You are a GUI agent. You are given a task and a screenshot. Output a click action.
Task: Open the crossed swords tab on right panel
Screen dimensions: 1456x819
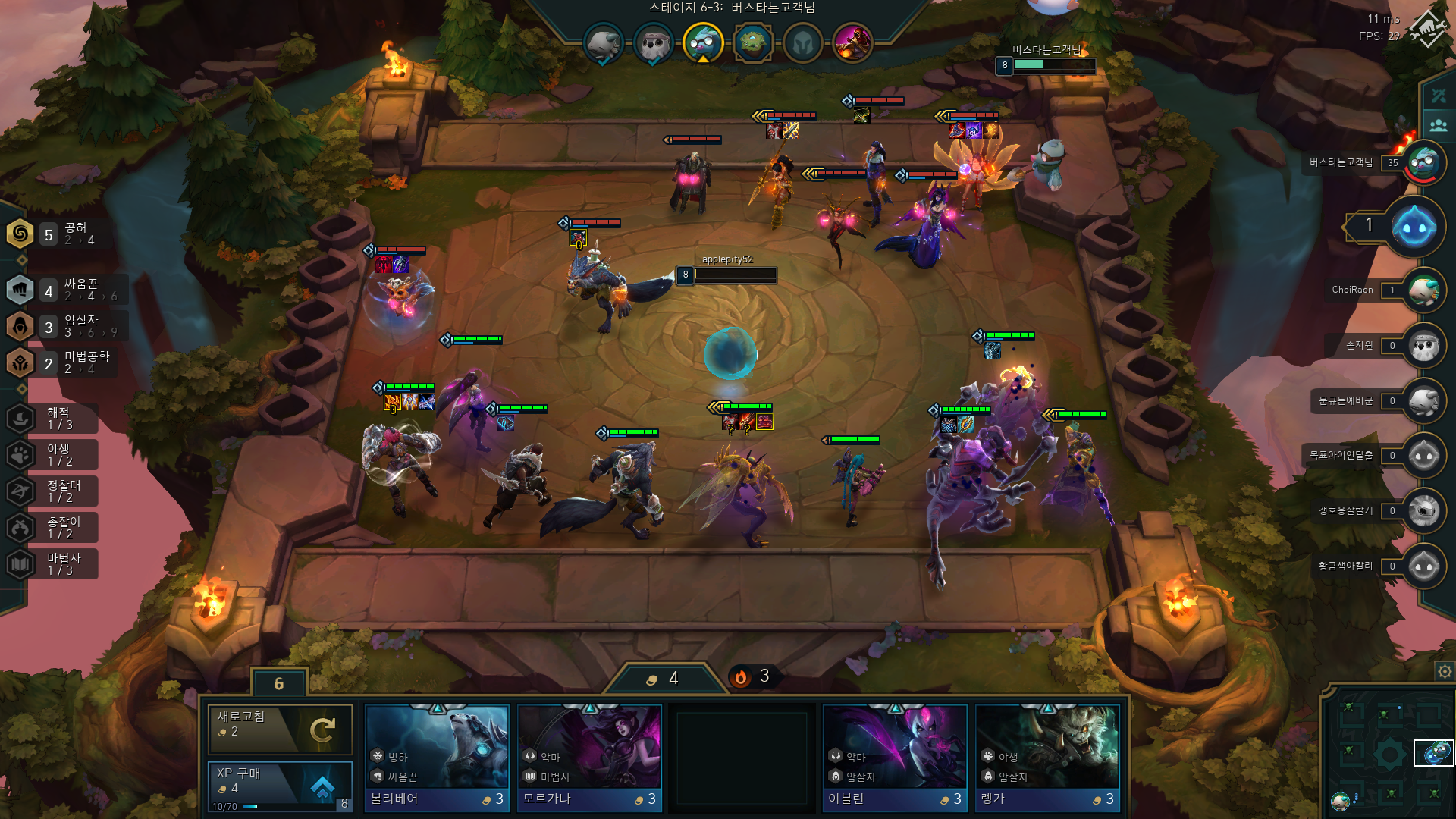[x=1439, y=96]
